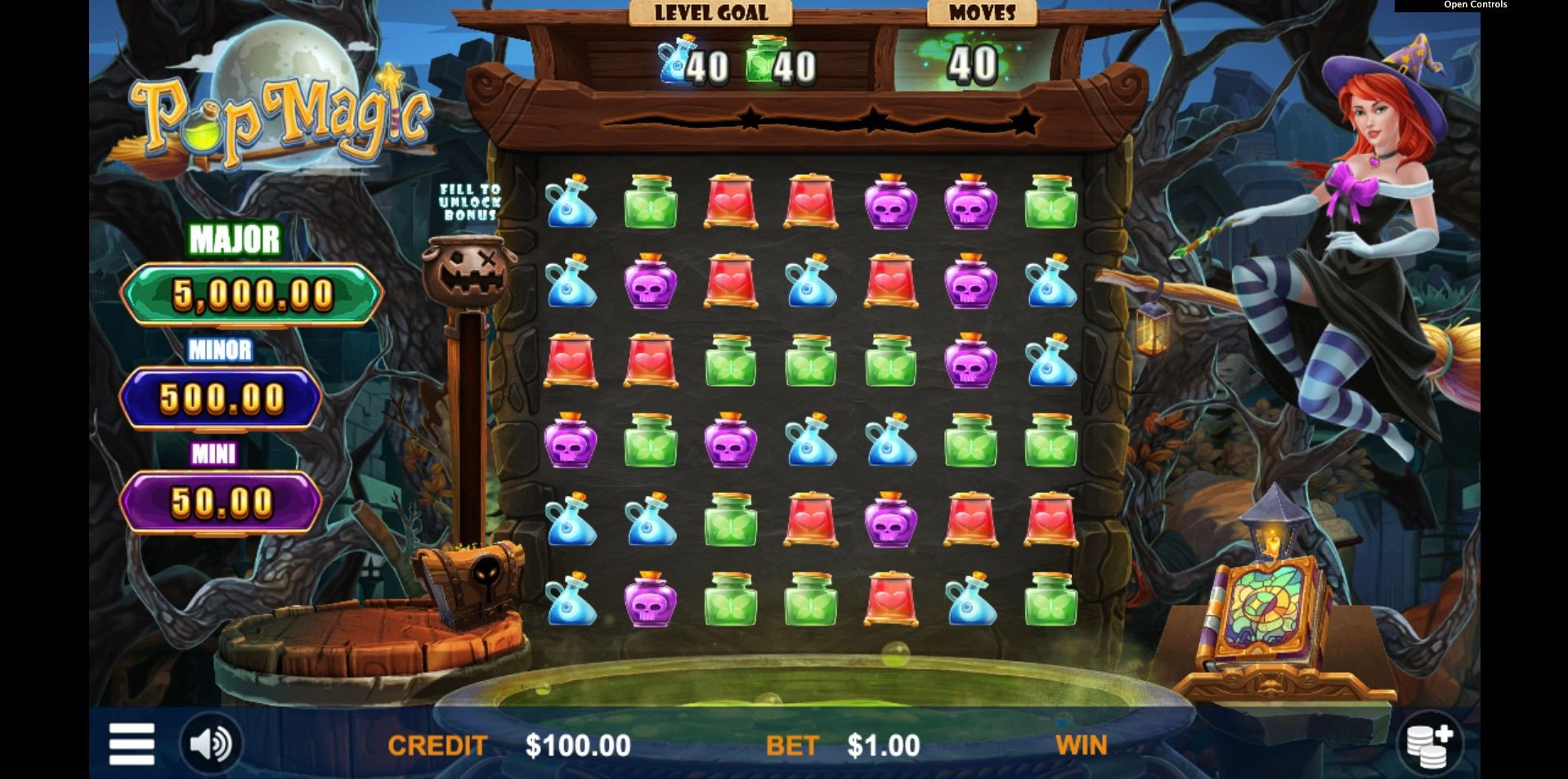This screenshot has height=779, width=1568.
Task: Pop a green butterfly jar tile
Action: 651,202
